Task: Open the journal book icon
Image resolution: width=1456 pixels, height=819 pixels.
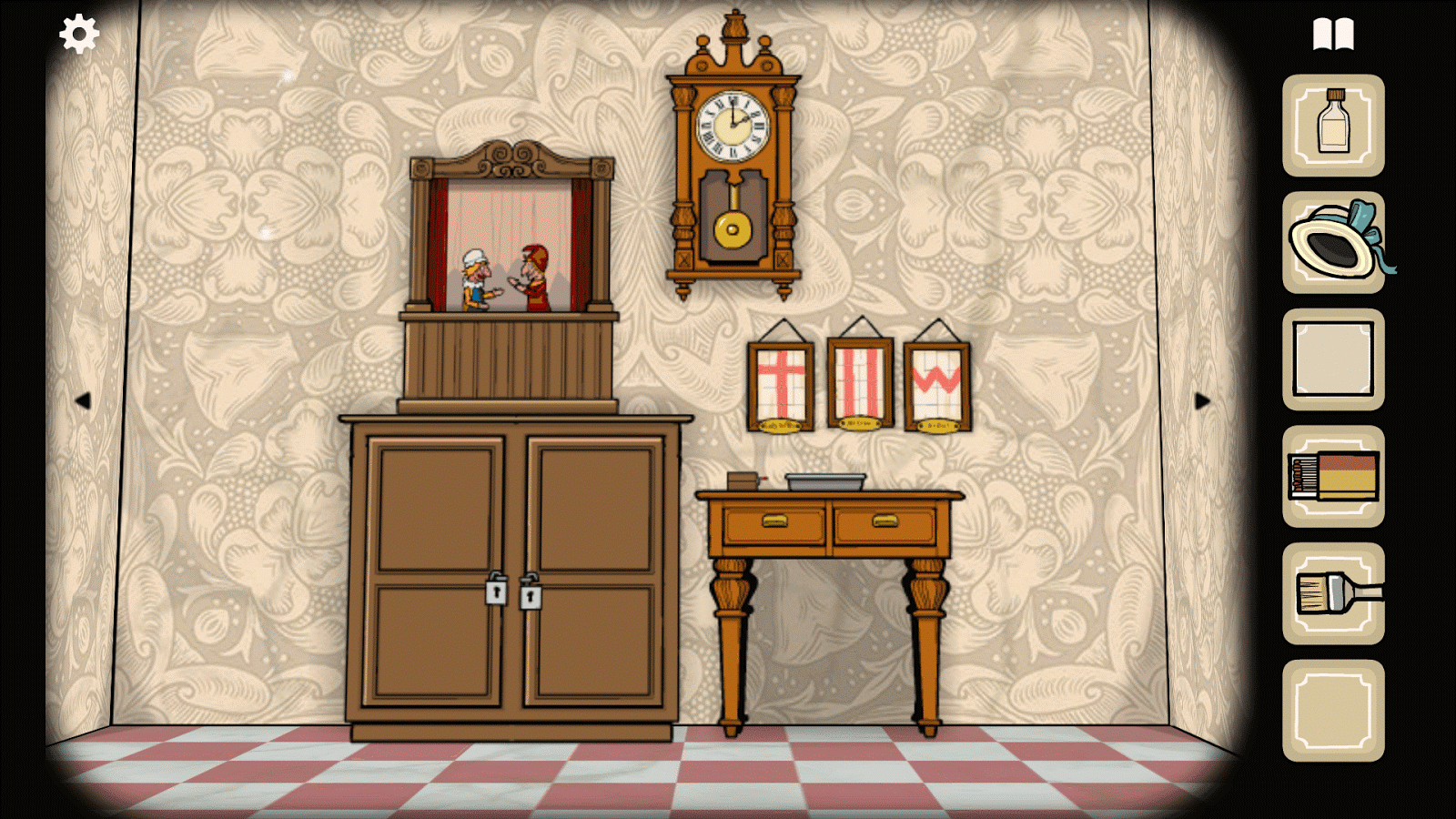Action: [1333, 34]
